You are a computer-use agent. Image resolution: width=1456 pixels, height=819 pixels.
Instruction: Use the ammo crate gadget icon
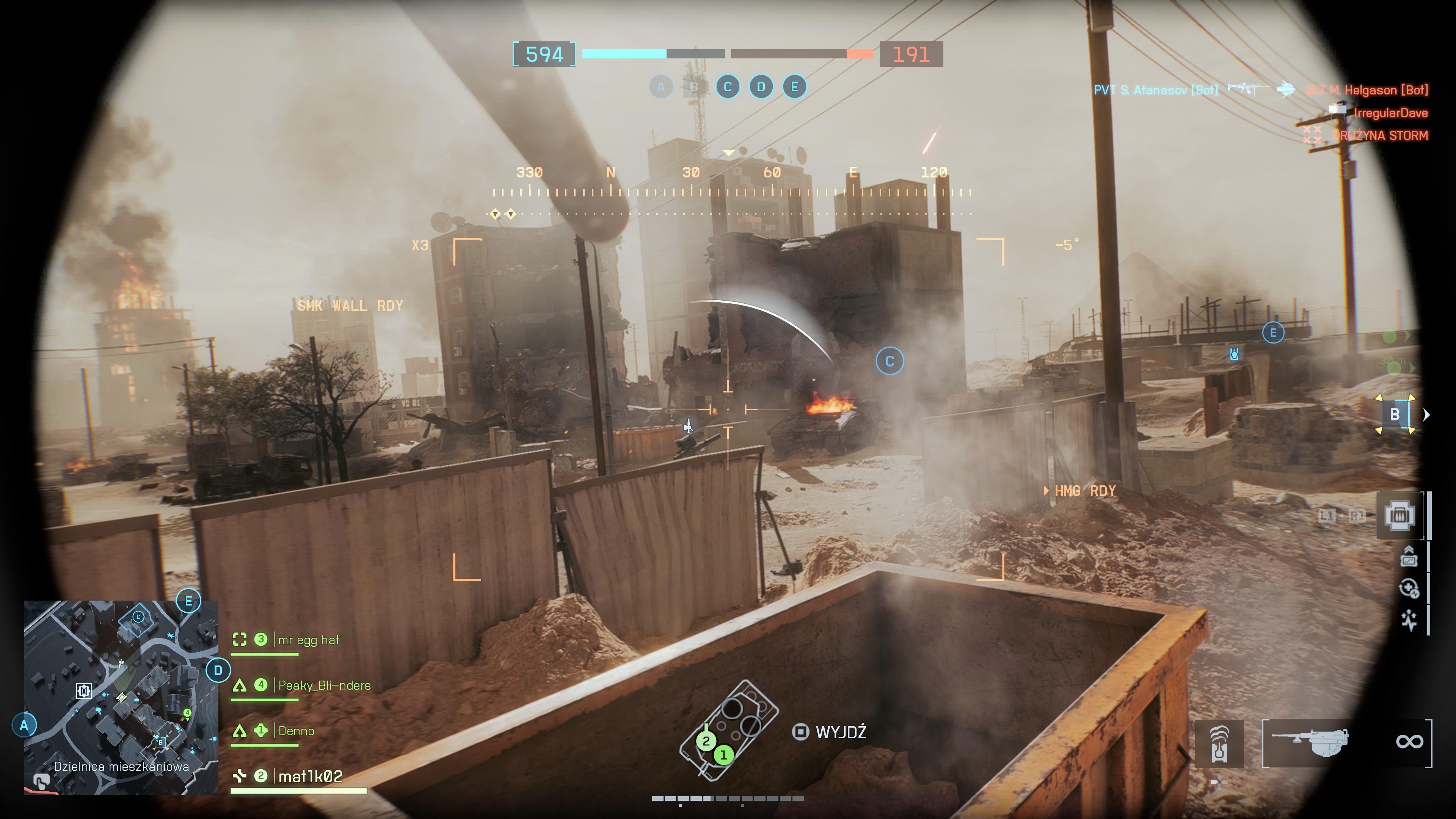pyautogui.click(x=1400, y=516)
